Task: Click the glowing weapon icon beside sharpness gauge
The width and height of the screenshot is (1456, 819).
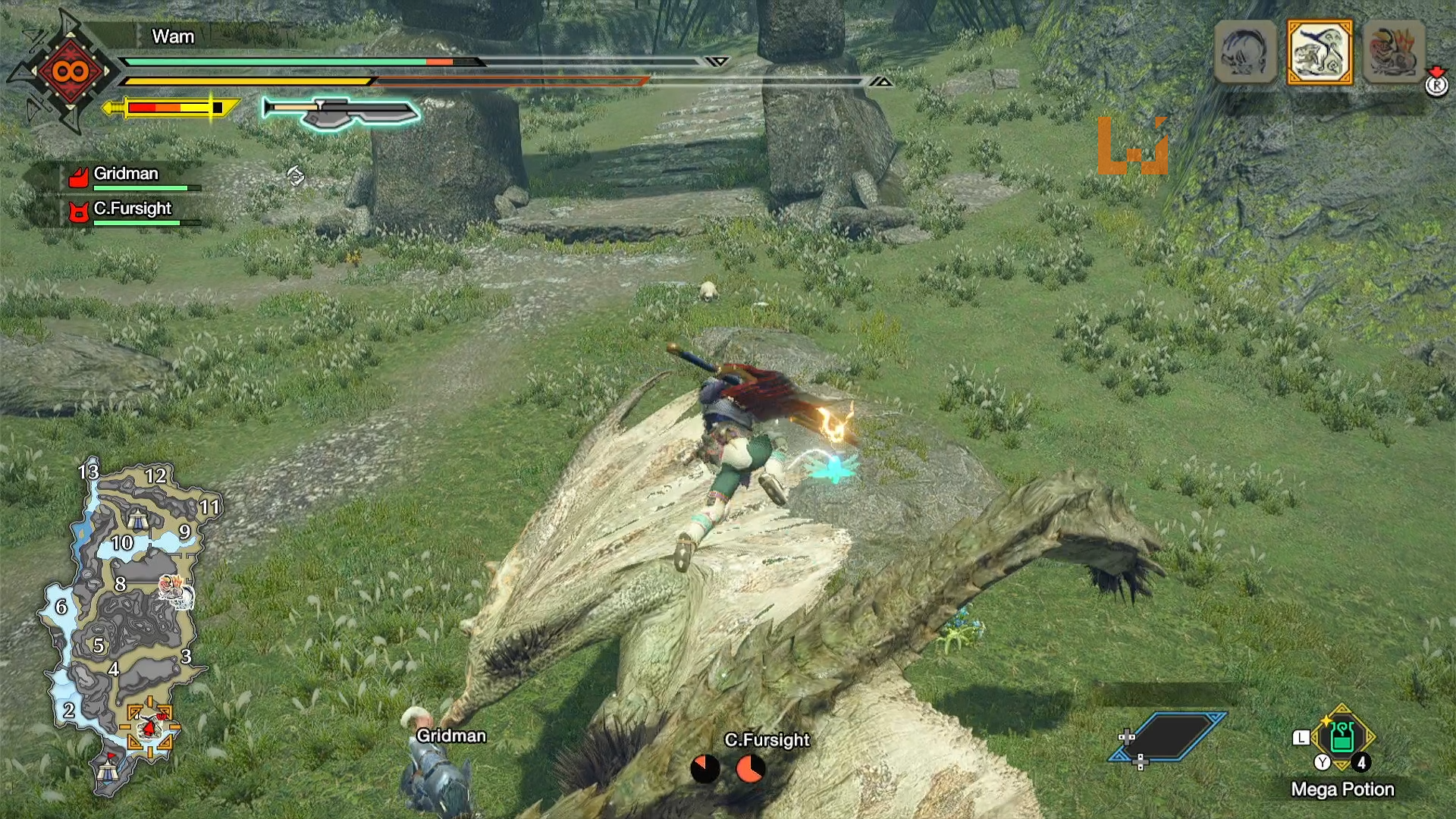Action: pyautogui.click(x=341, y=112)
